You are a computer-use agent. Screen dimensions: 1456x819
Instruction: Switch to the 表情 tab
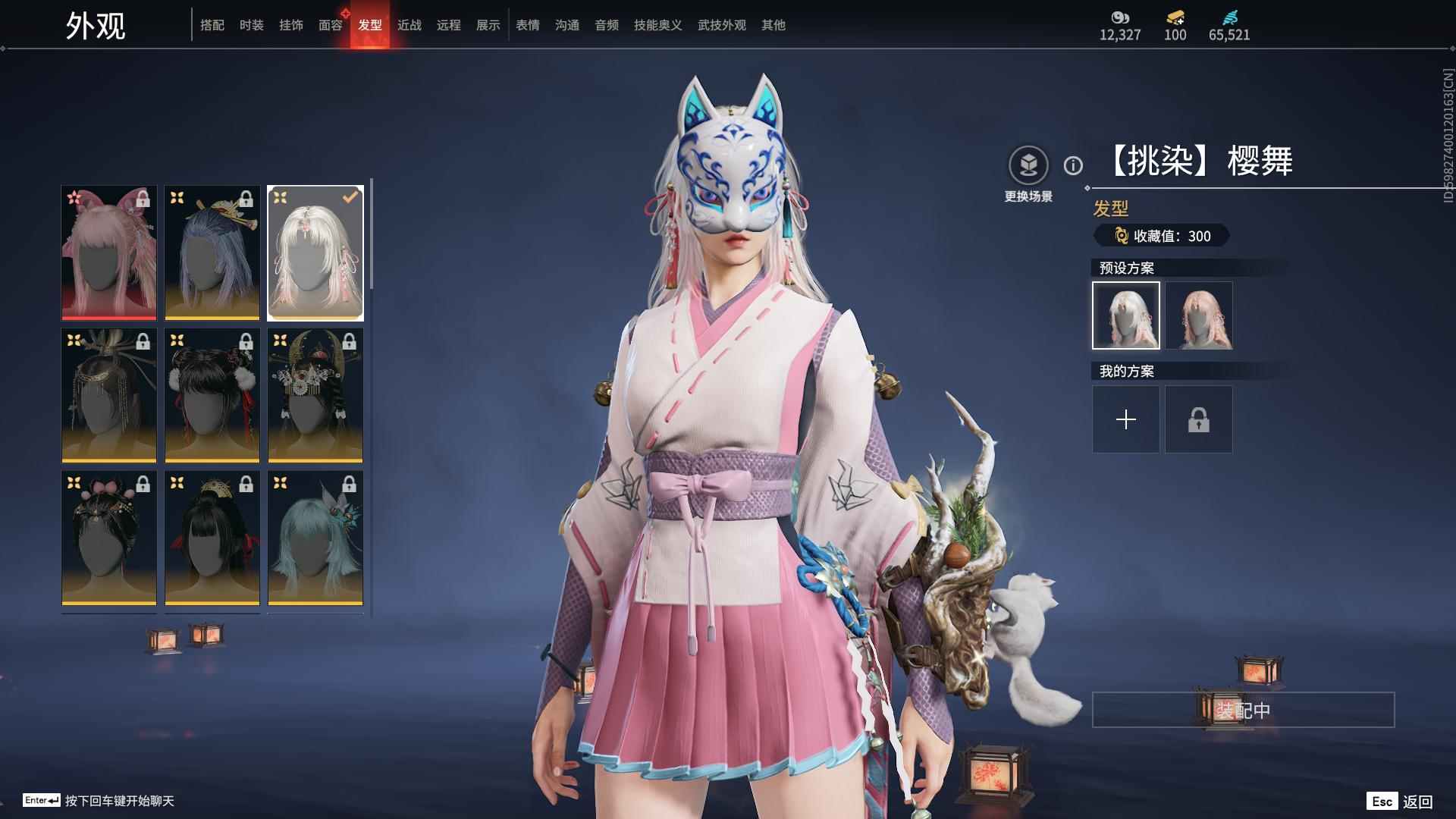click(x=528, y=25)
